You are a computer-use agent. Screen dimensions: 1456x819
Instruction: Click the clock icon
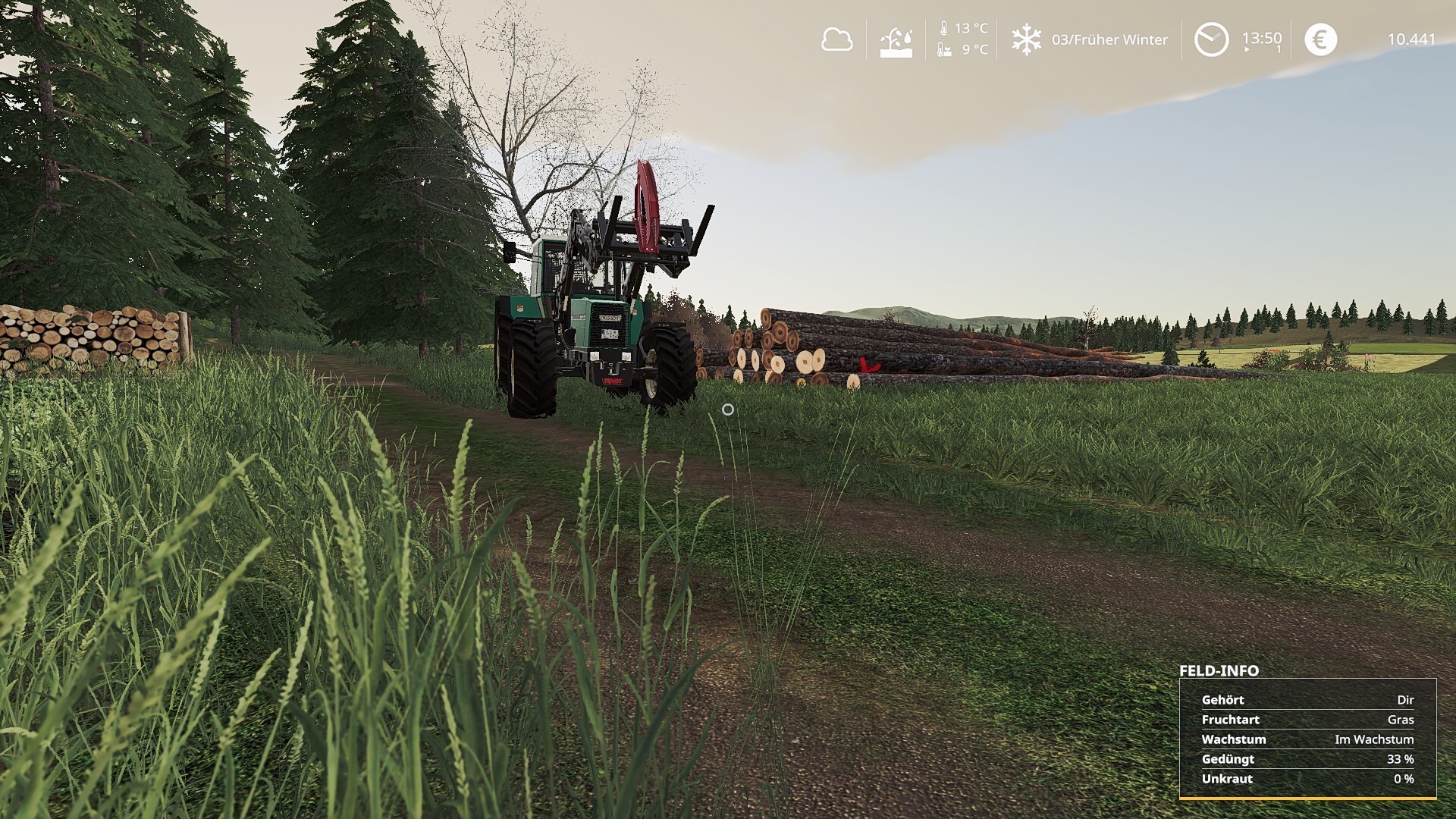pyautogui.click(x=1211, y=39)
